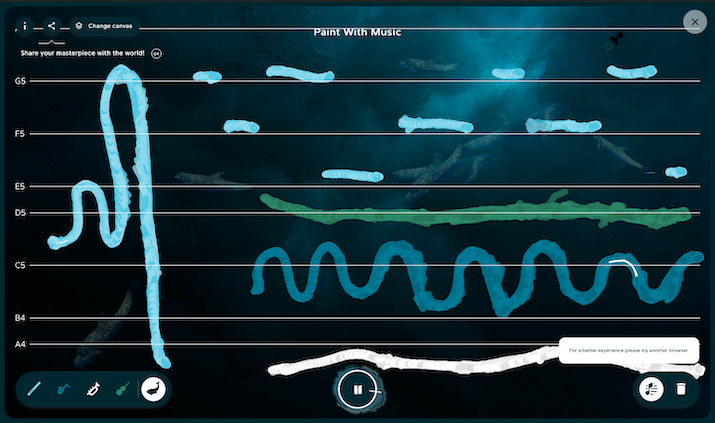715x423 pixels.
Task: Close the Paint With Music window
Action: click(x=692, y=21)
